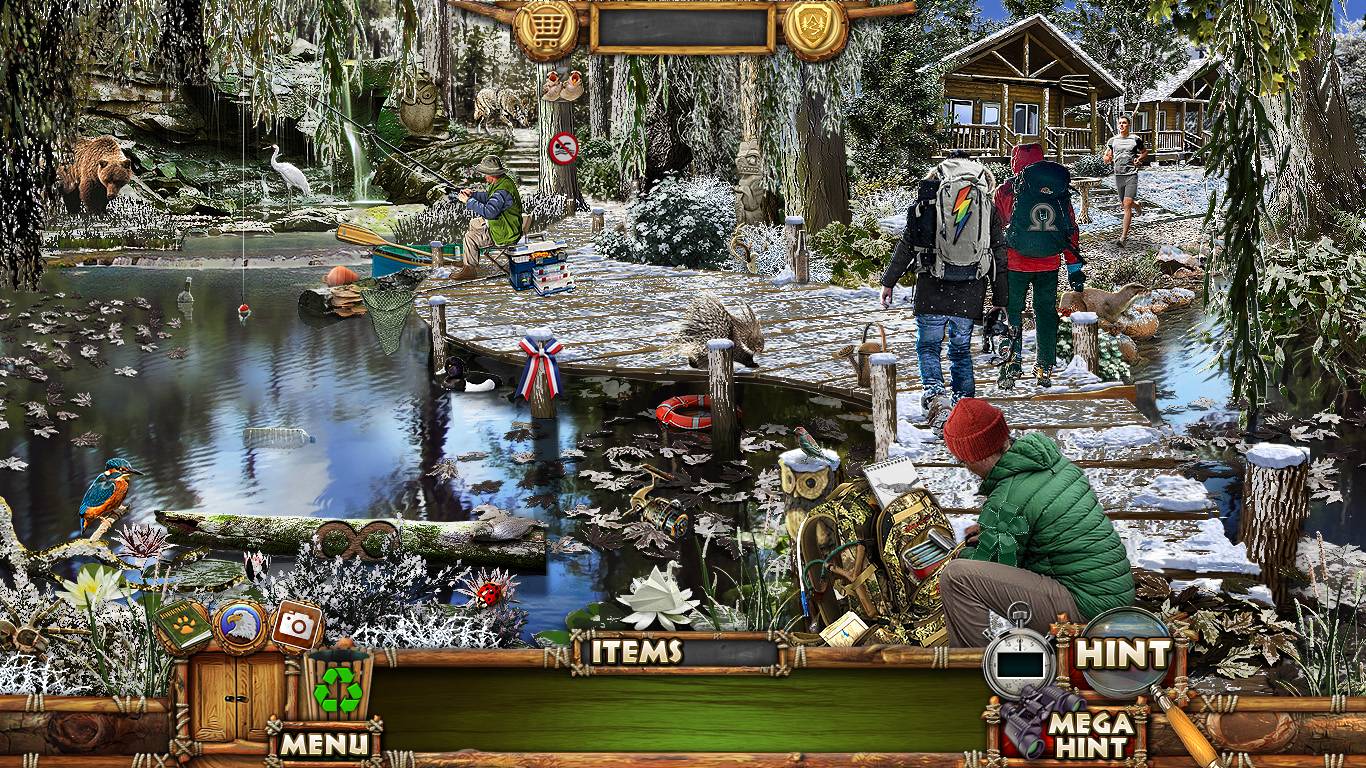Click the Items label tab
This screenshot has height=768, width=1366.
coord(636,652)
